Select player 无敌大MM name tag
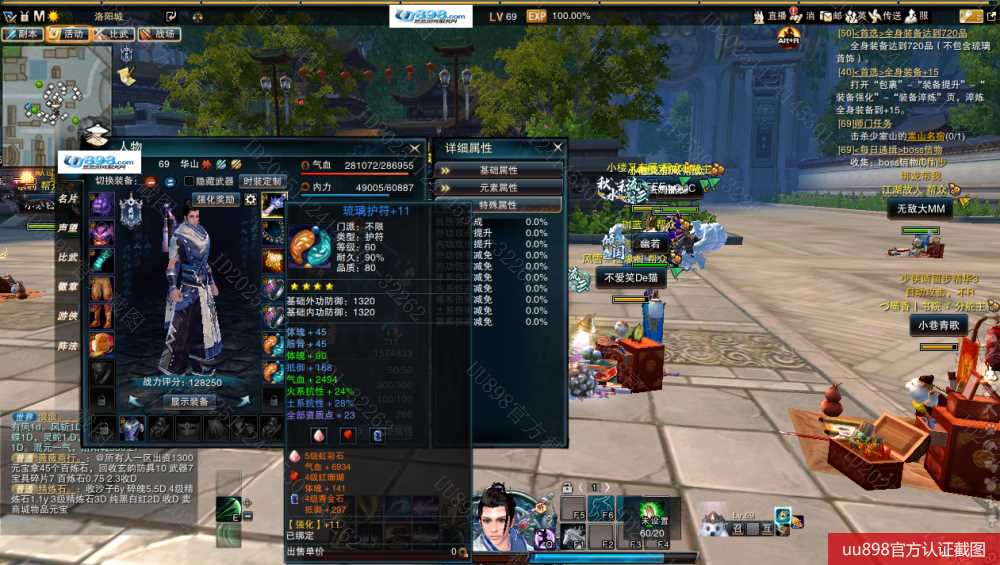The width and height of the screenshot is (1000, 565). (x=920, y=208)
